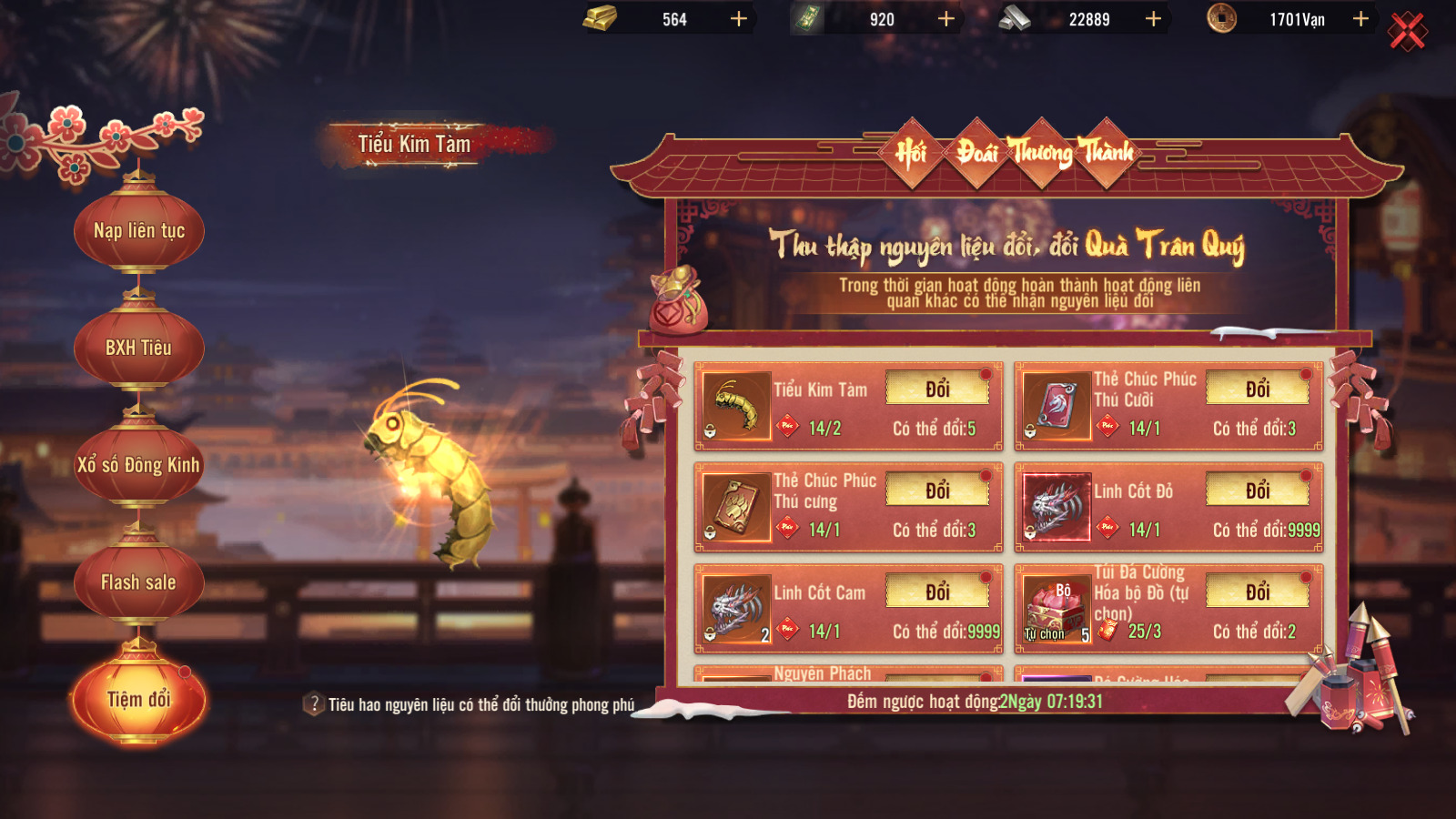Screen dimensions: 1456x819
Task: Add more green banknotes with the plus button
Action: click(x=946, y=19)
